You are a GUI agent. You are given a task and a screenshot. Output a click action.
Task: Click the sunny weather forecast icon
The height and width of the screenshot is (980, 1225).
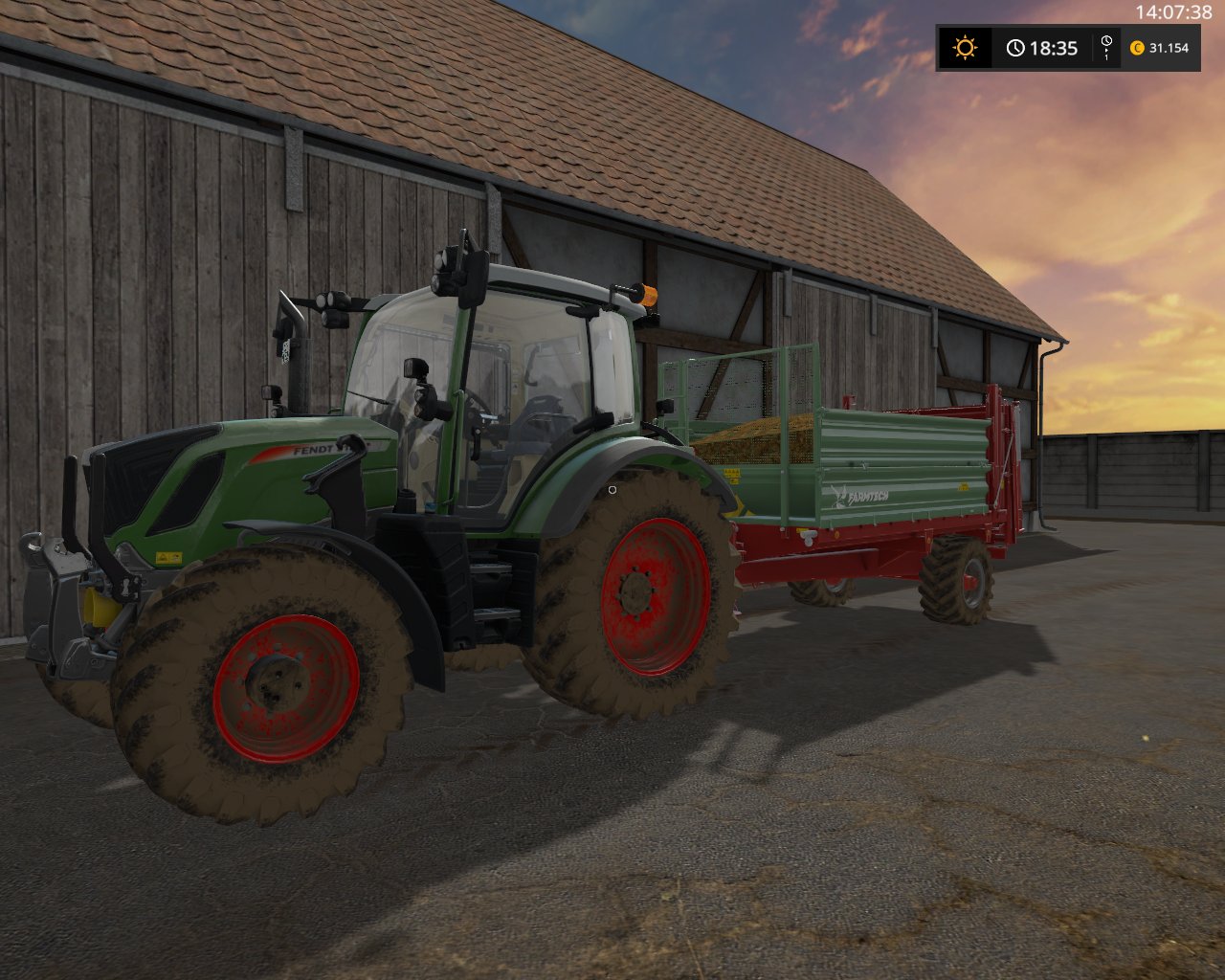click(x=965, y=48)
